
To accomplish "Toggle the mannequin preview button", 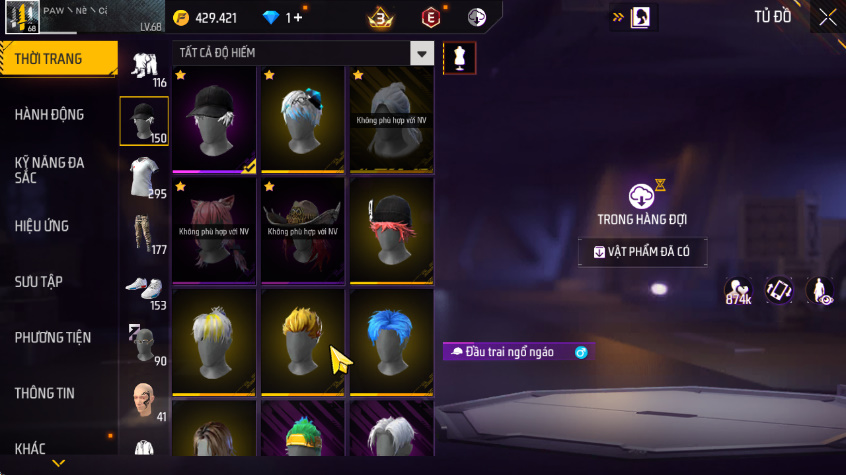I will click(459, 58).
